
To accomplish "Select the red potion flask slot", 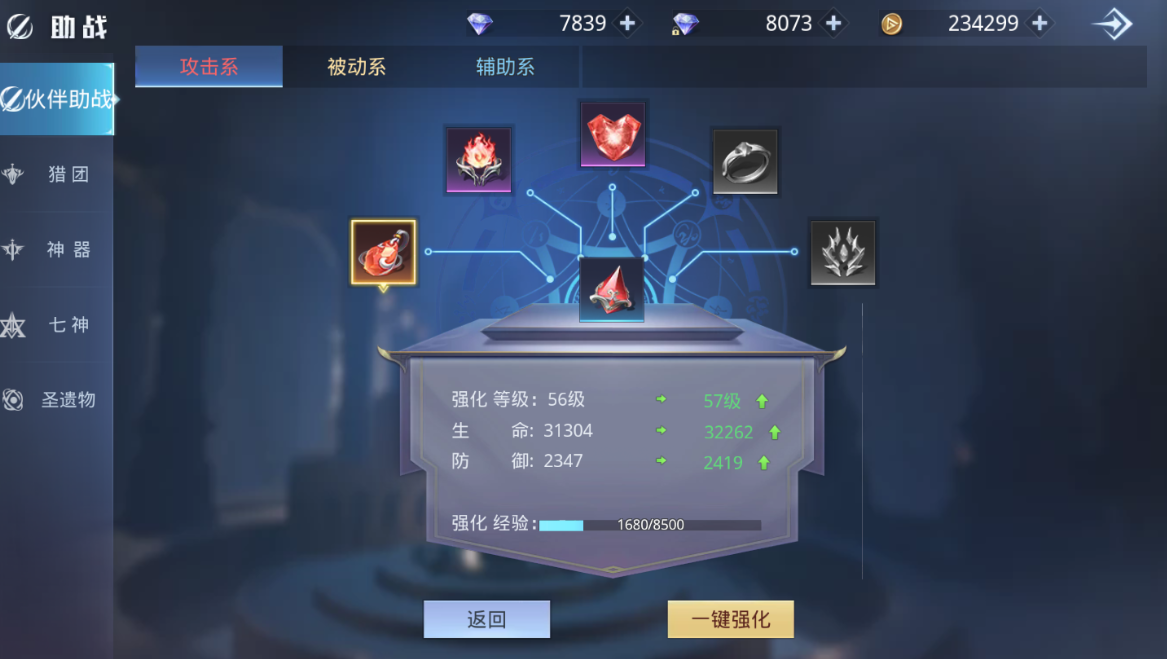I will (x=384, y=252).
